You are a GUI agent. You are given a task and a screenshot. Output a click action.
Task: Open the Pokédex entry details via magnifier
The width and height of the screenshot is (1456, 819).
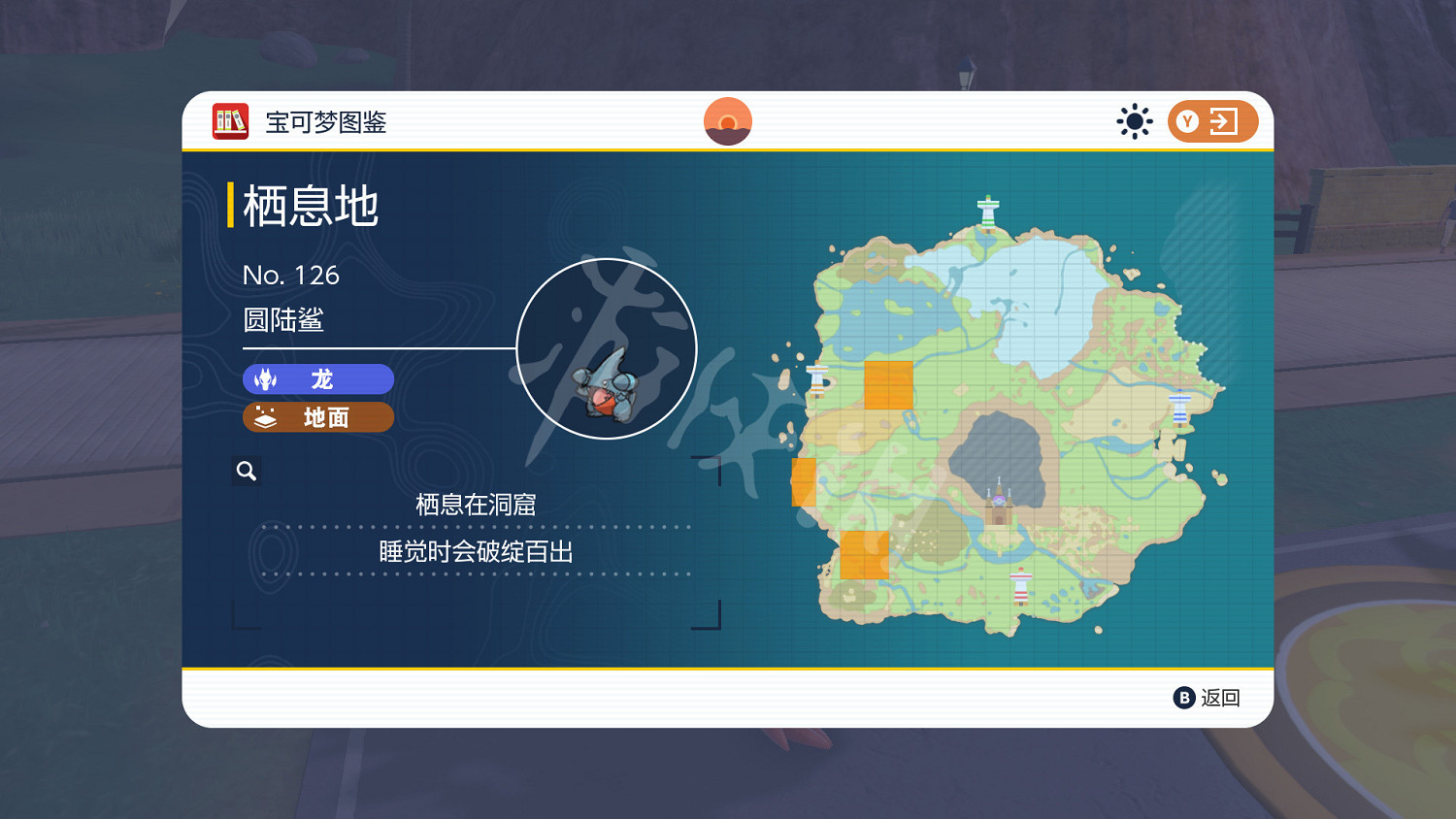pyautogui.click(x=246, y=470)
